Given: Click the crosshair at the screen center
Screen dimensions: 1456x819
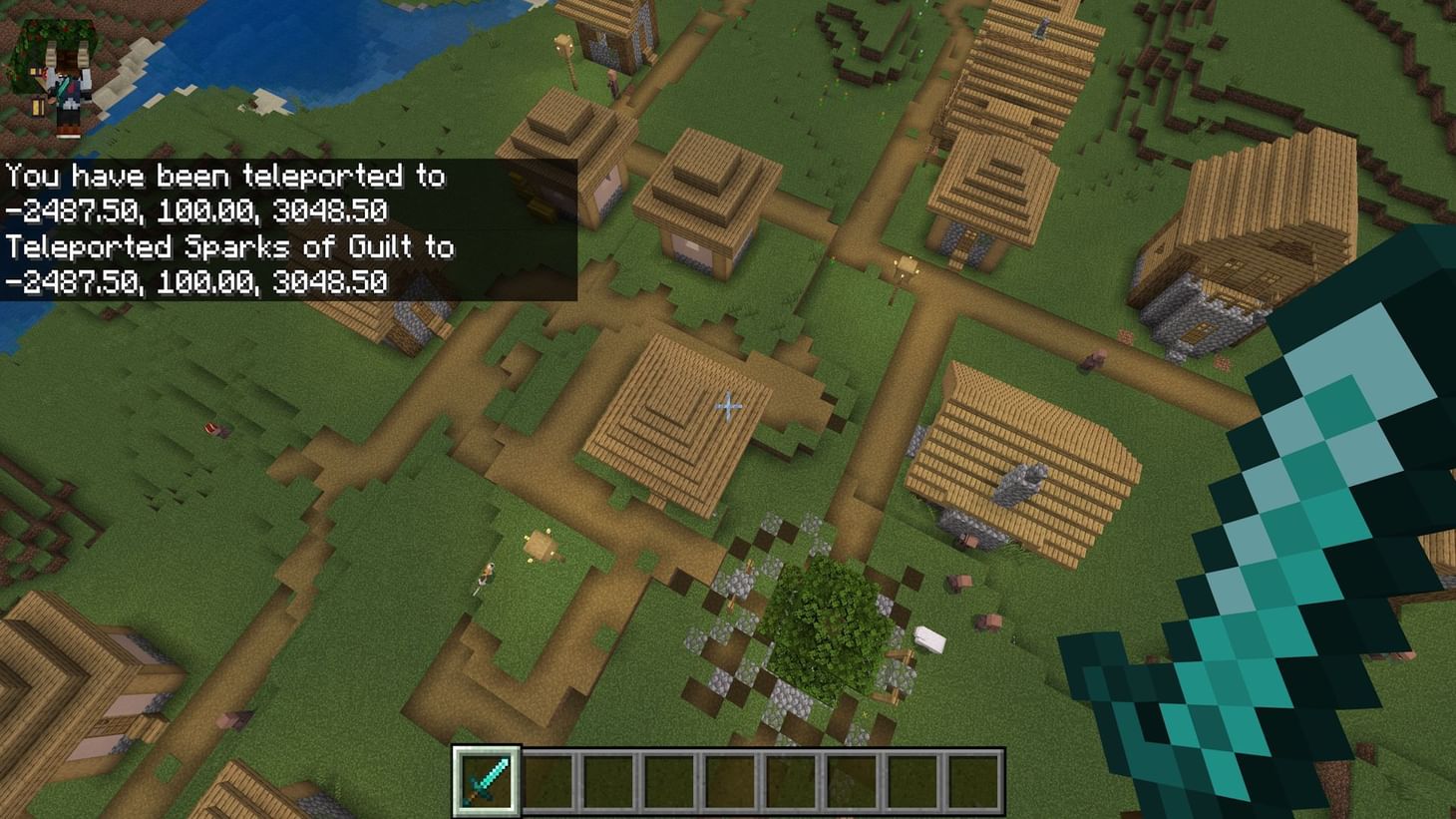Looking at the screenshot, I should 728,406.
